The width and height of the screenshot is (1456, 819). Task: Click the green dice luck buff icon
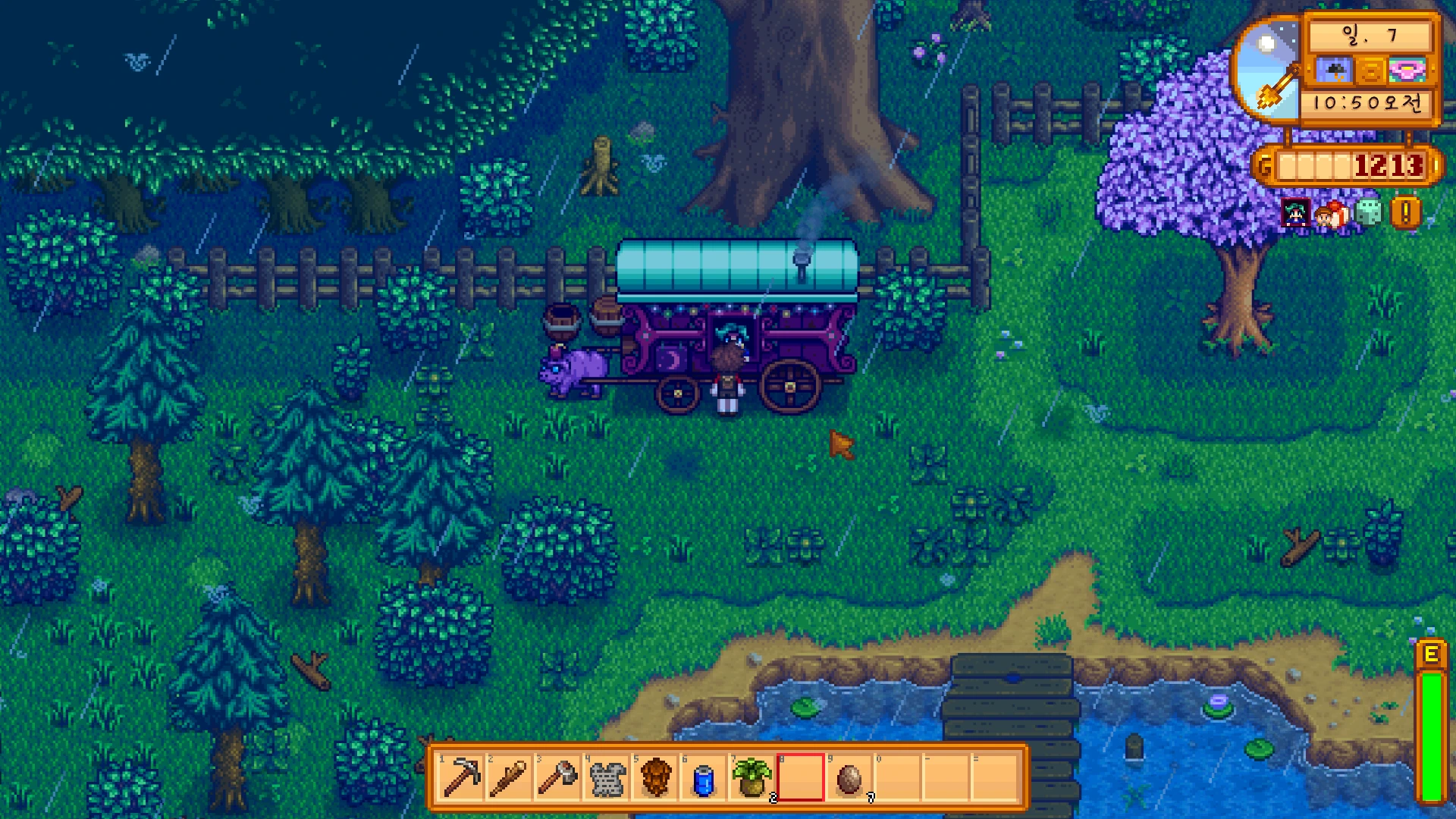click(x=1368, y=213)
